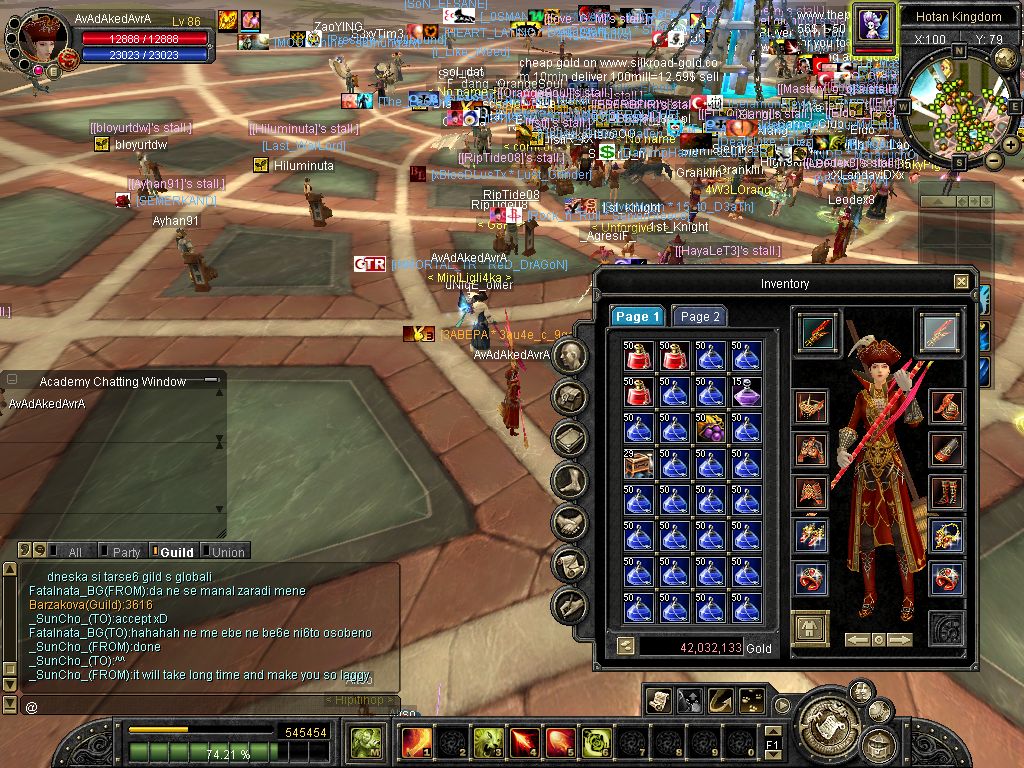This screenshot has width=1024, height=768.
Task: Click the equipped boots slot
Action: pyautogui.click(x=945, y=492)
